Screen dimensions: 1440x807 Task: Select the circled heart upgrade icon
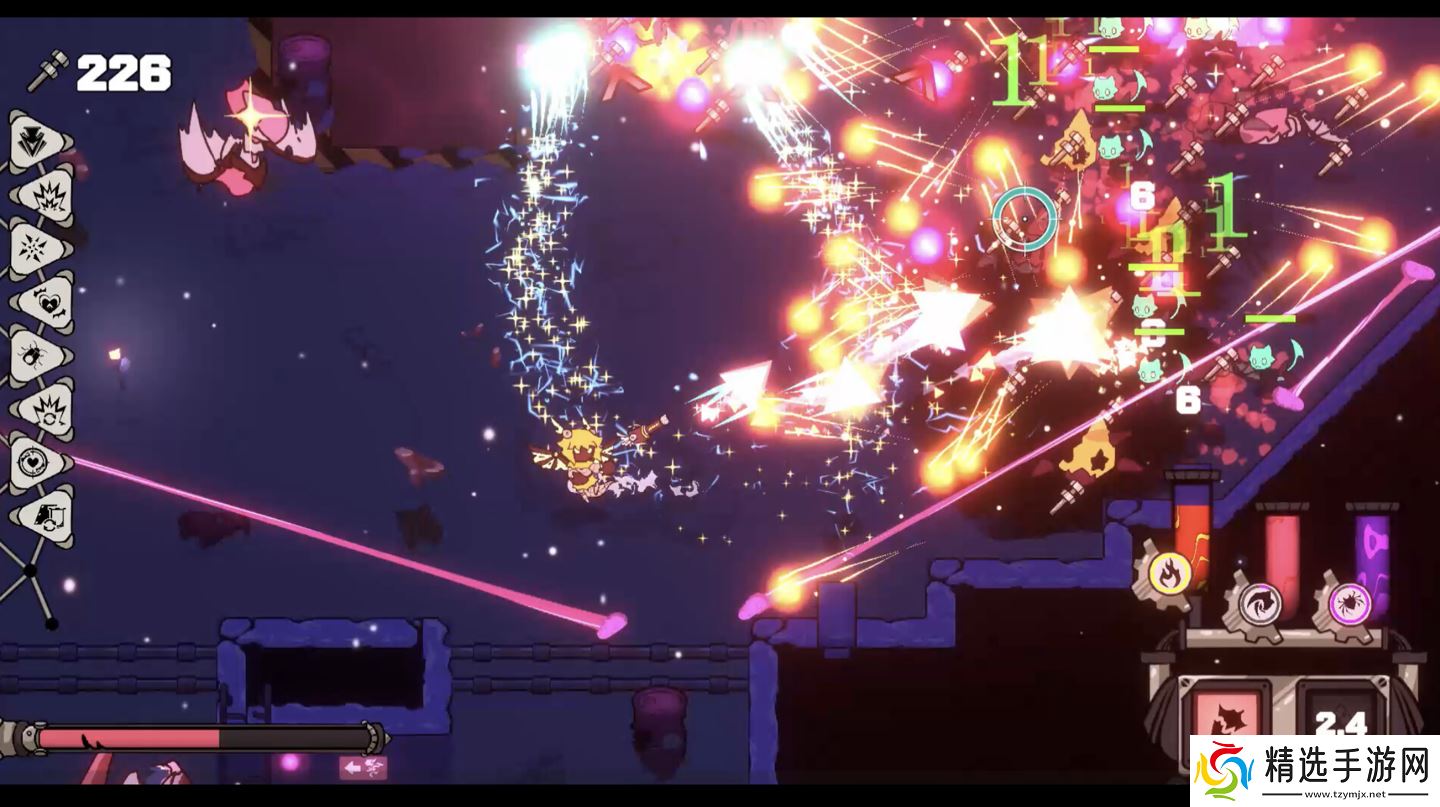tap(39, 463)
